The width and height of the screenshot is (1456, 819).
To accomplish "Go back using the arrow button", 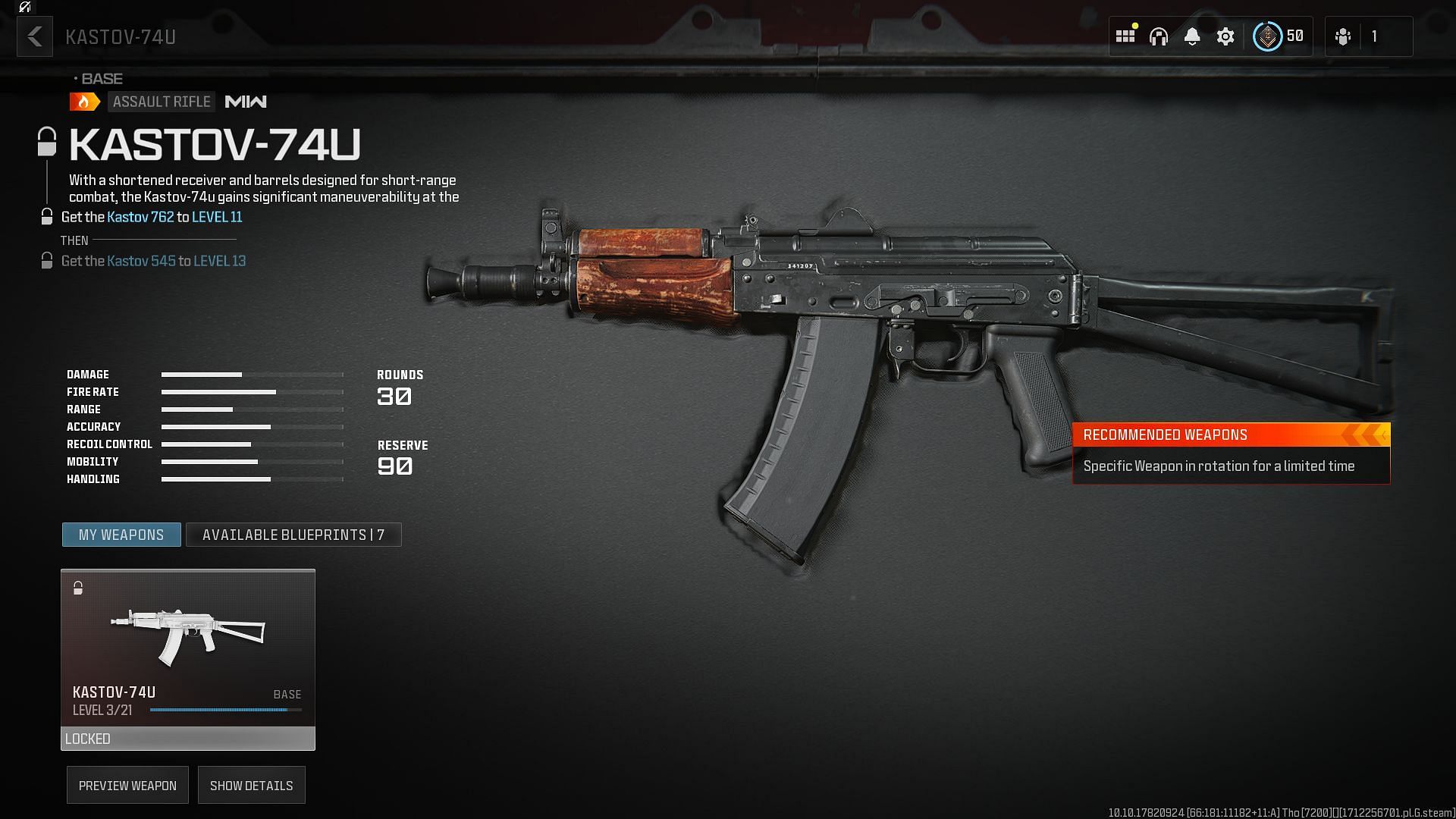I will (x=35, y=36).
